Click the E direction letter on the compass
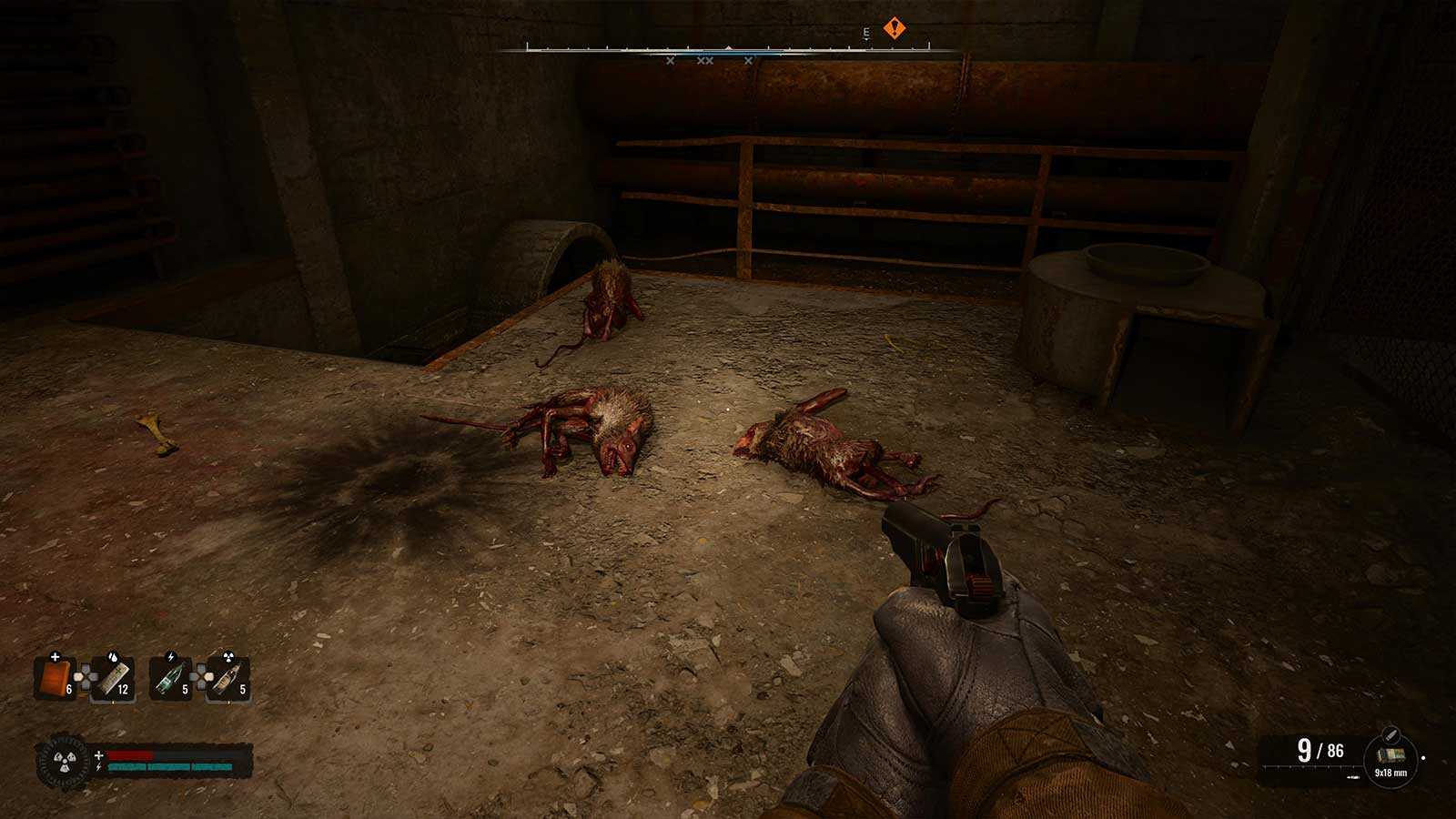This screenshot has height=819, width=1456. pos(864,31)
